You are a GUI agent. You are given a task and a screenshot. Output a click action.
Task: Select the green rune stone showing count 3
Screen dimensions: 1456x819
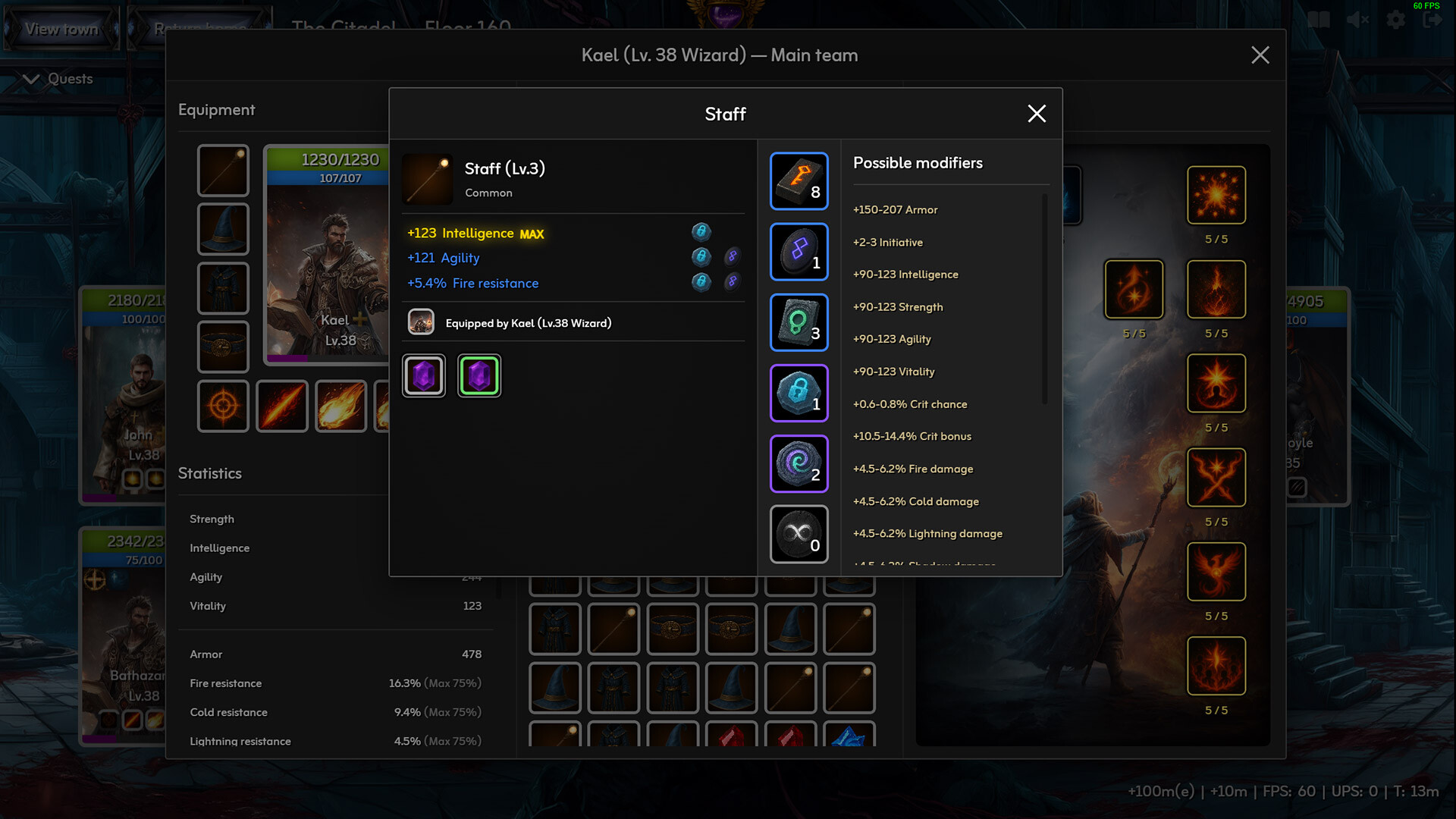(799, 322)
